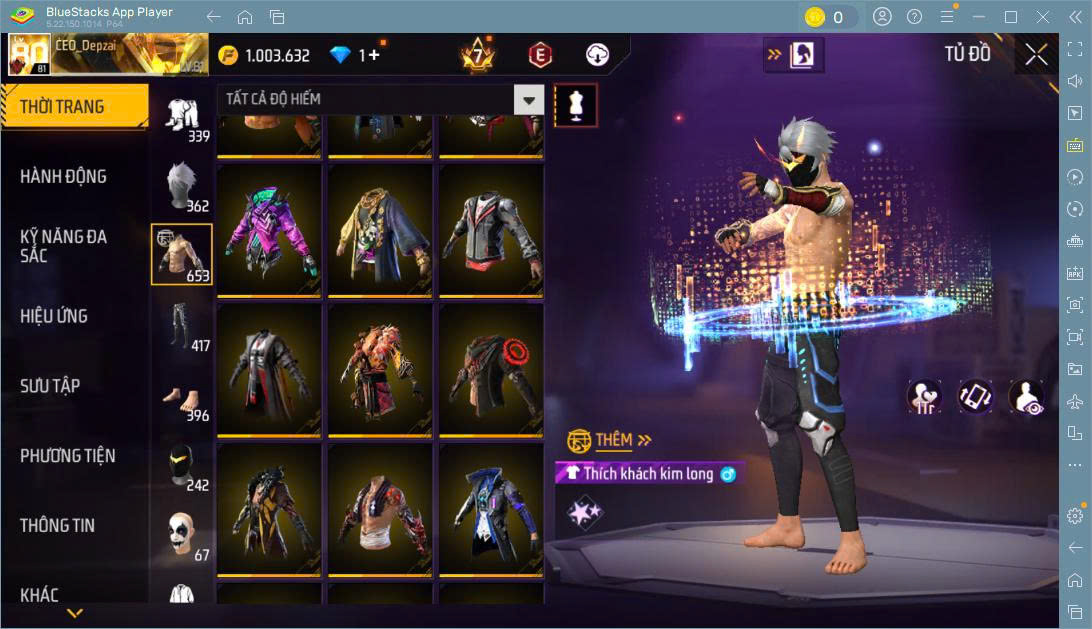1092x629 pixels.
Task: Click the mannequin preview button
Action: (575, 104)
